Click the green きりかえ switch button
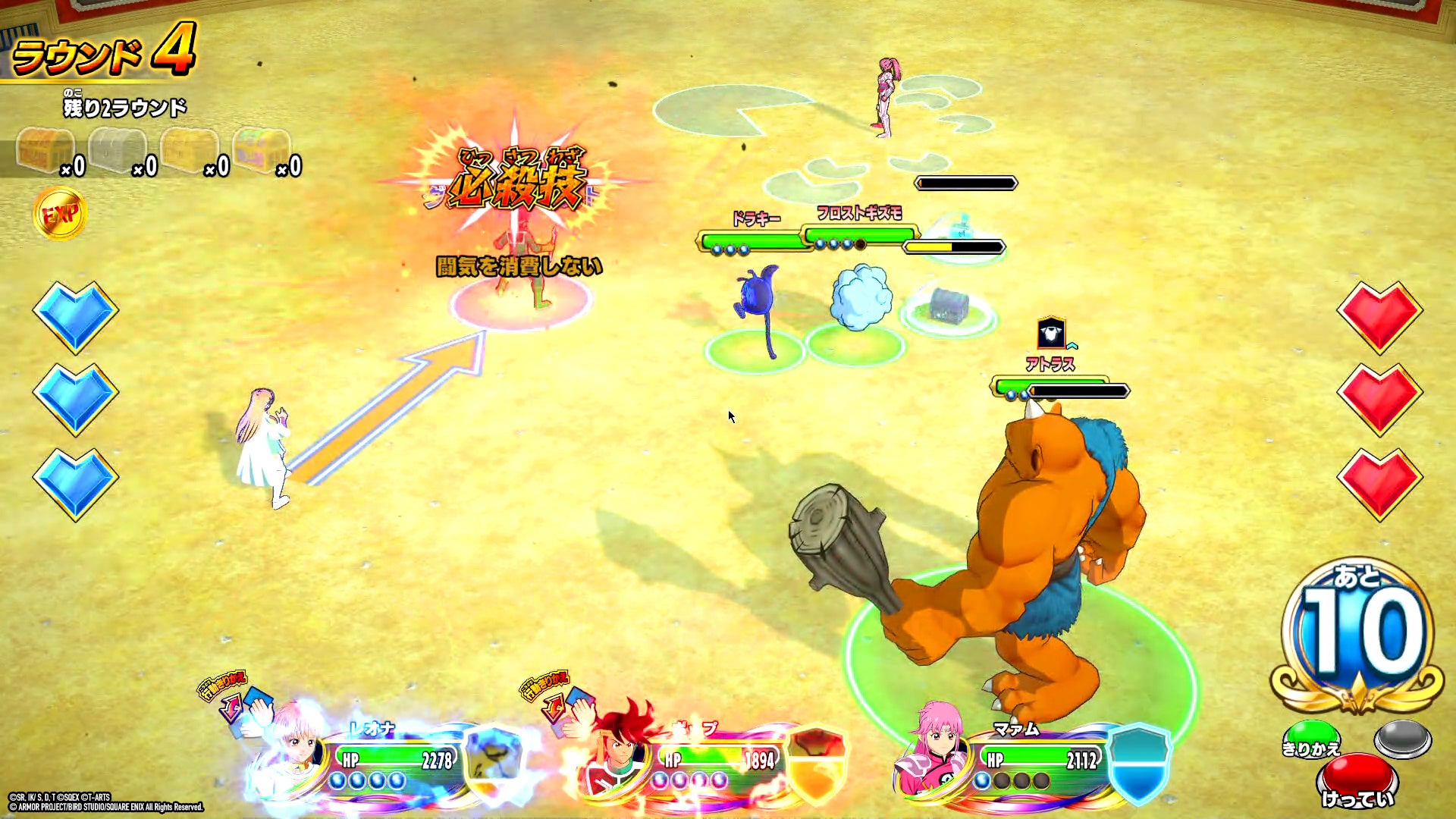1456x819 pixels. (x=1311, y=739)
